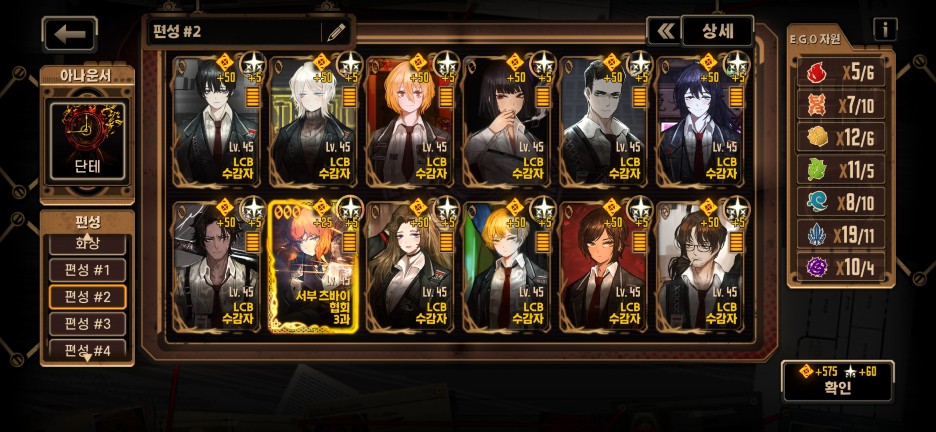936x432 pixels.
Task: Rename the formation with the pencil icon
Action: [x=335, y=31]
